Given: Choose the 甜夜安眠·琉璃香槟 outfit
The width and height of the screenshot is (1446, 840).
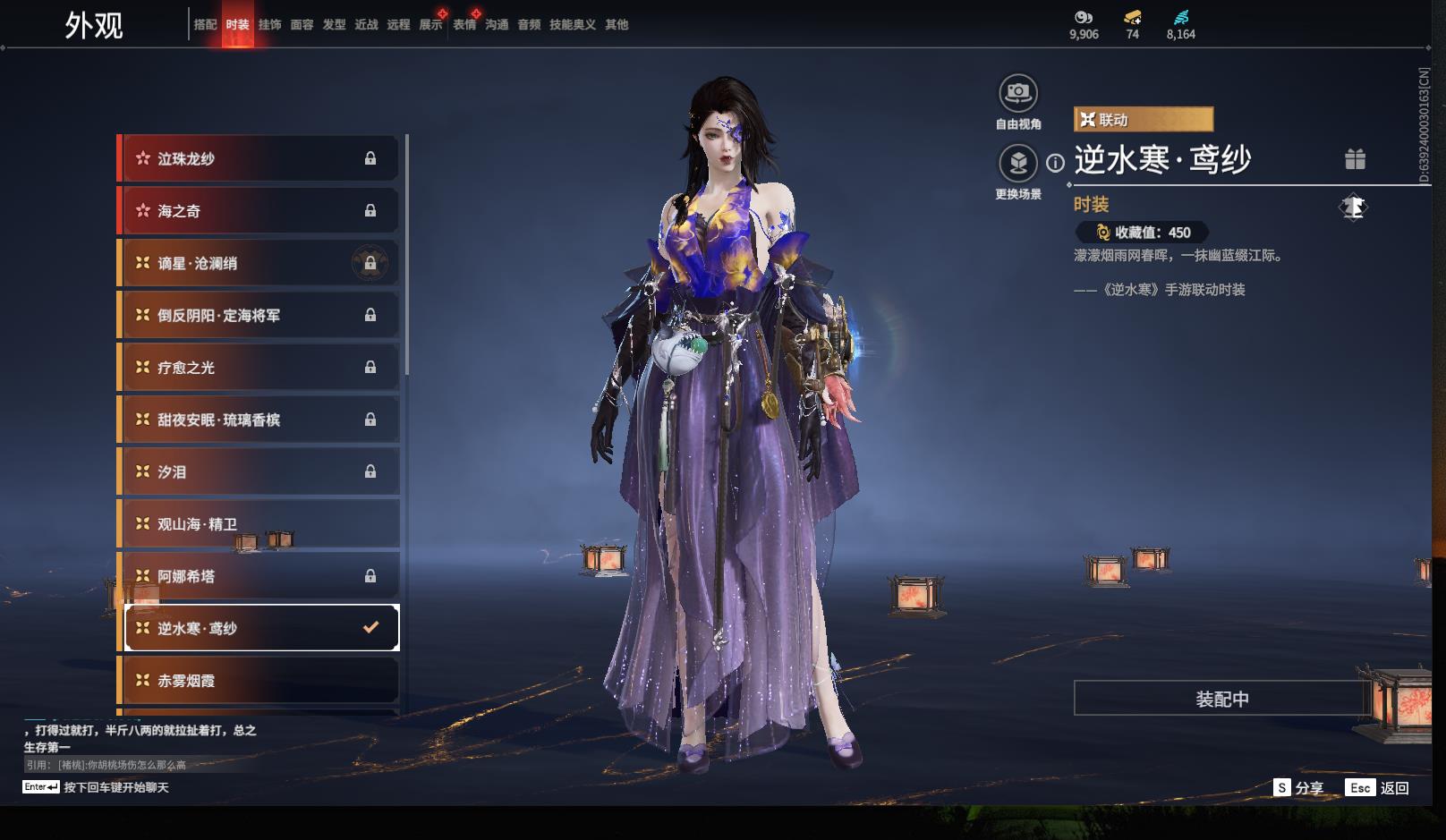Looking at the screenshot, I should [259, 420].
